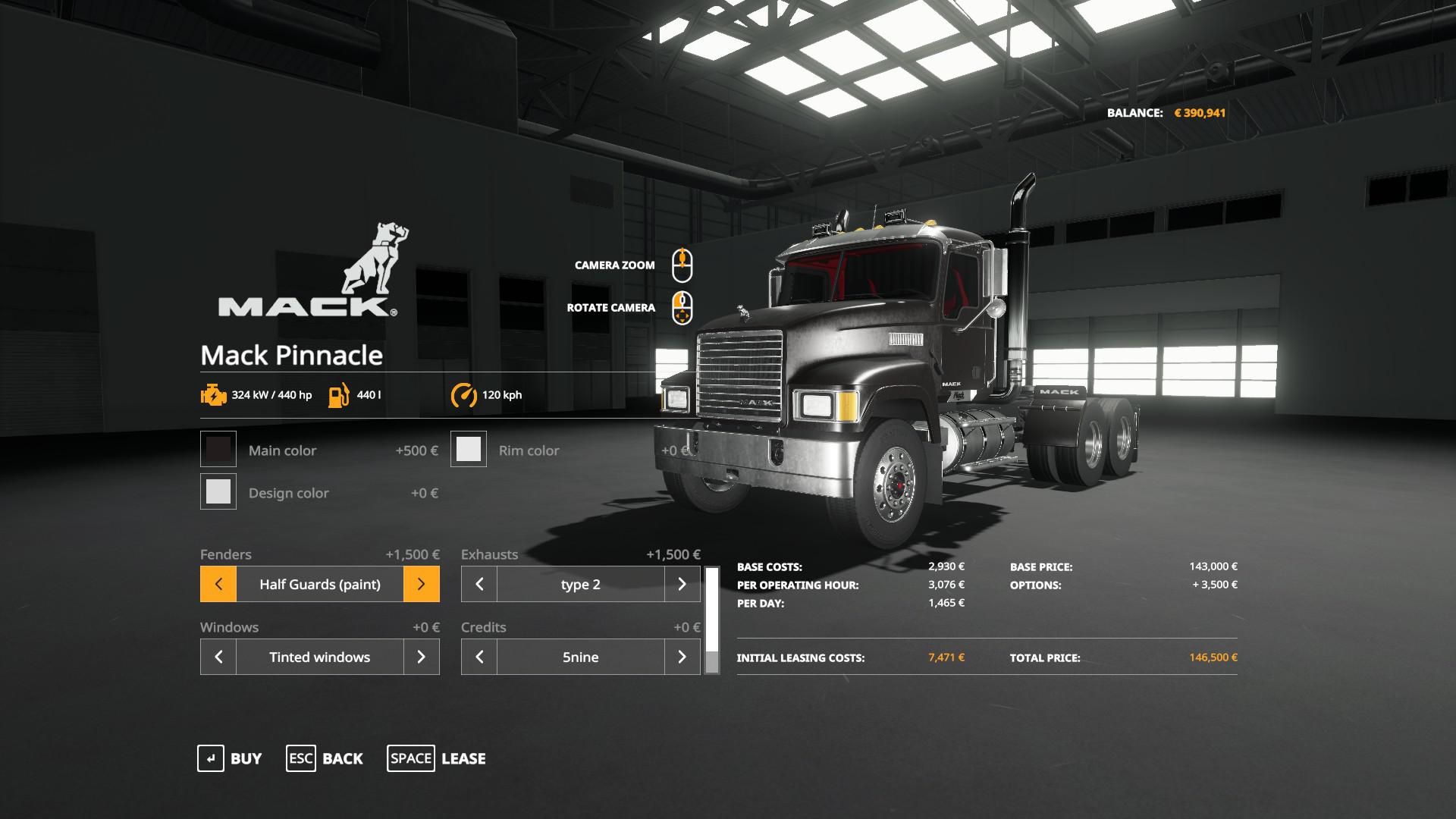Switch to previous Windows option
The image size is (1456, 819).
[x=218, y=657]
